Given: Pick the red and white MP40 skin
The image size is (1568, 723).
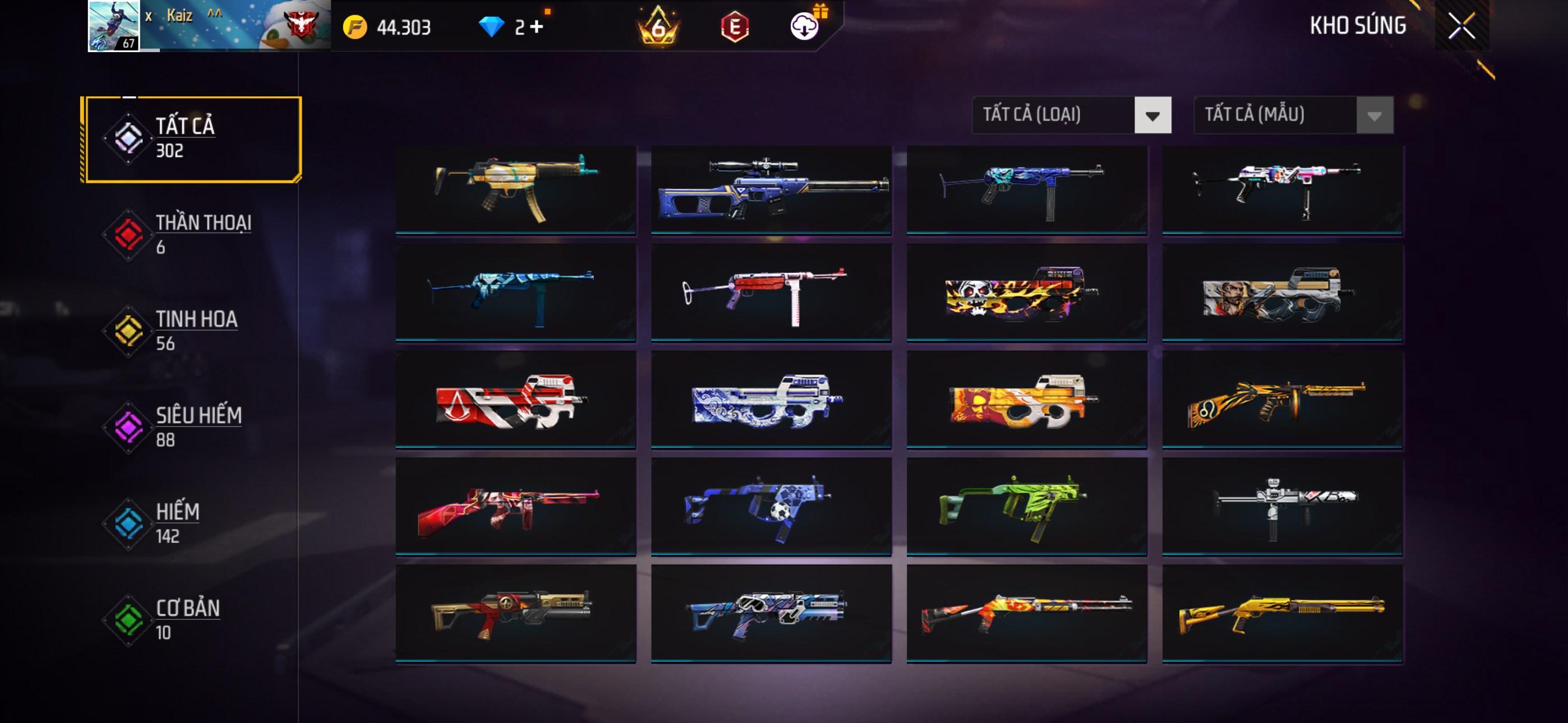Looking at the screenshot, I should (771, 293).
